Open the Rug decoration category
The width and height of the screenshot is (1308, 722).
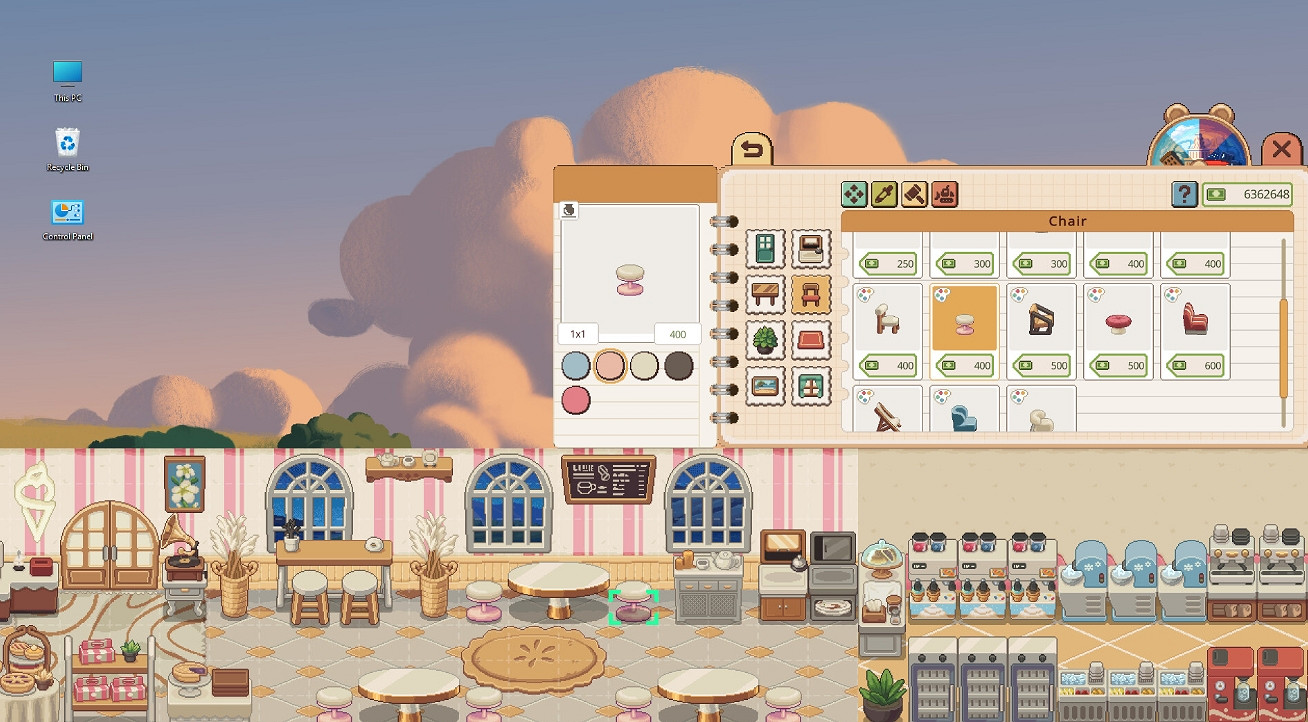pos(810,340)
